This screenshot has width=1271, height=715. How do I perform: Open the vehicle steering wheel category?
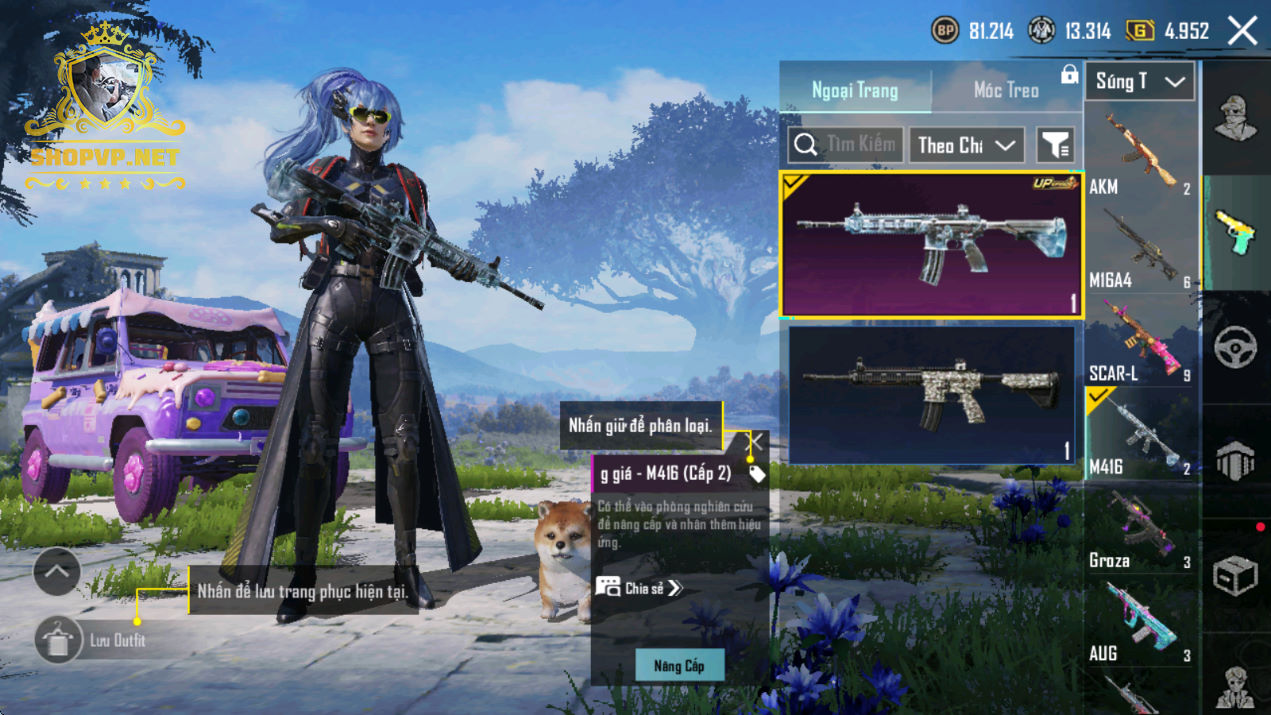pyautogui.click(x=1236, y=348)
